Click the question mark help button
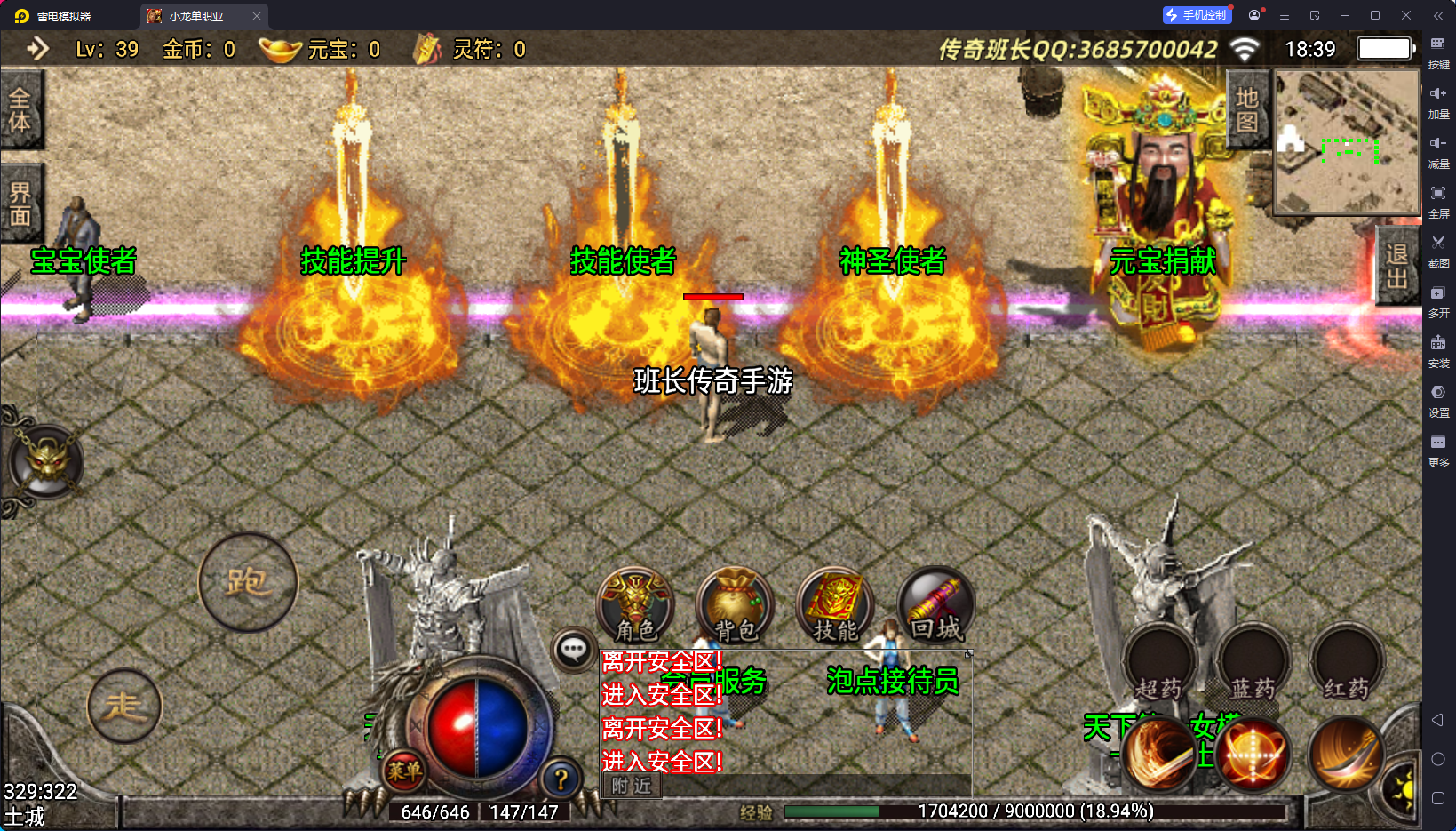The width and height of the screenshot is (1456, 831). (561, 779)
